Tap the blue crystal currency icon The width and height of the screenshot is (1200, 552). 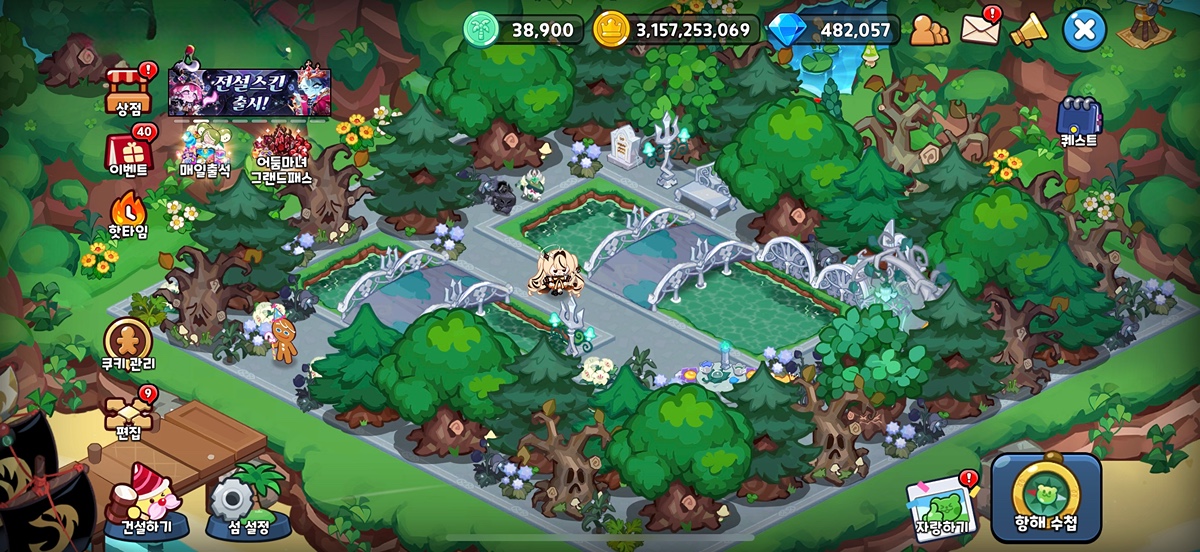tap(787, 30)
